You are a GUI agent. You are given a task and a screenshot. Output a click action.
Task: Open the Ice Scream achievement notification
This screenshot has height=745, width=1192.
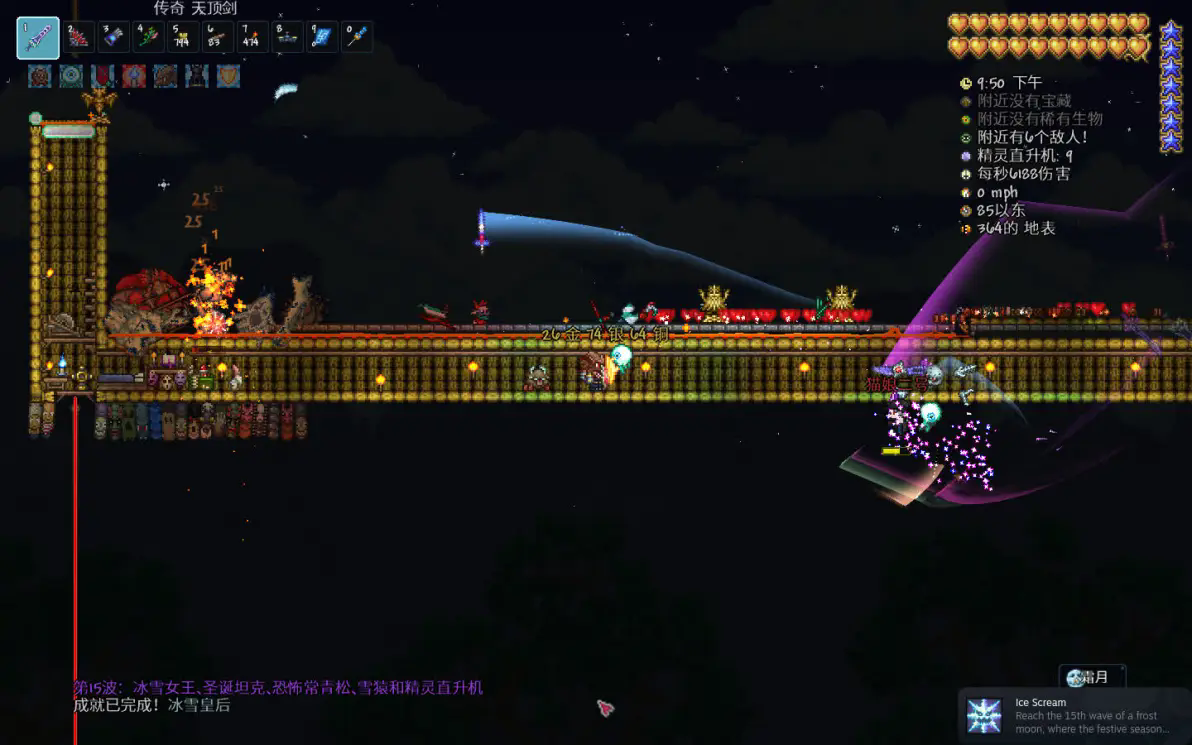[1074, 715]
